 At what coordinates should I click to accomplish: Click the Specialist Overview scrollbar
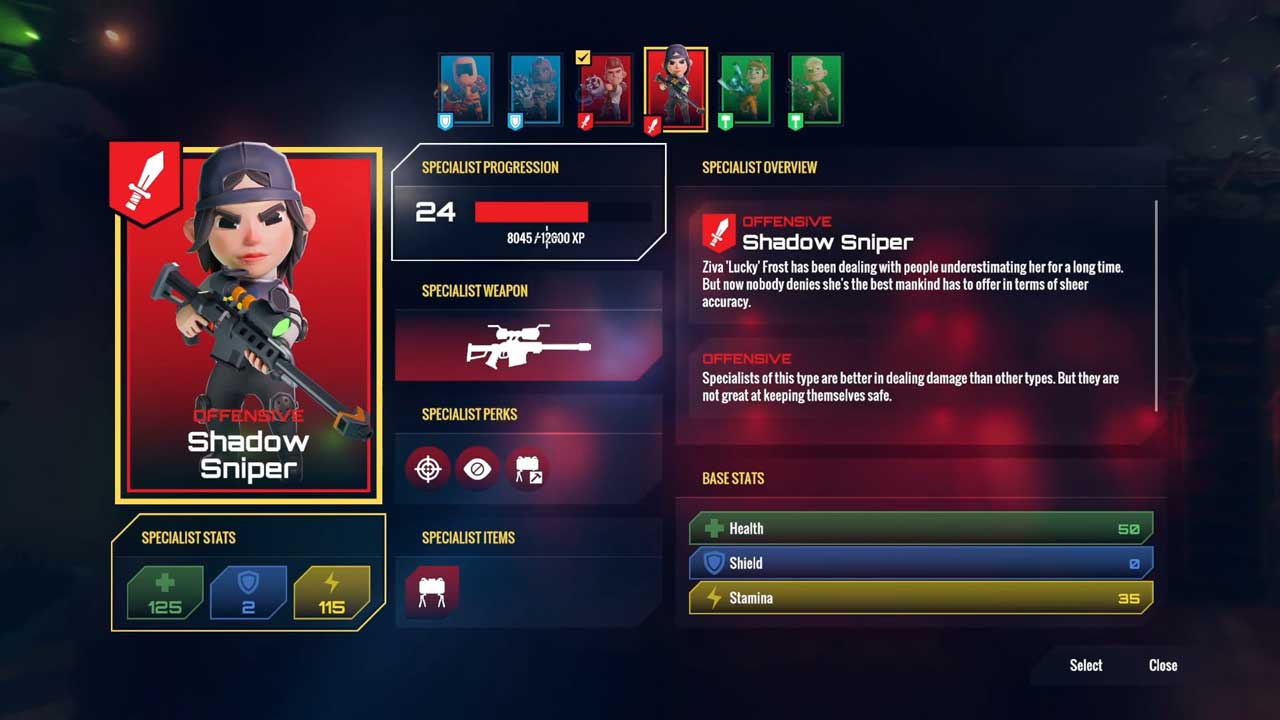pyautogui.click(x=1157, y=305)
